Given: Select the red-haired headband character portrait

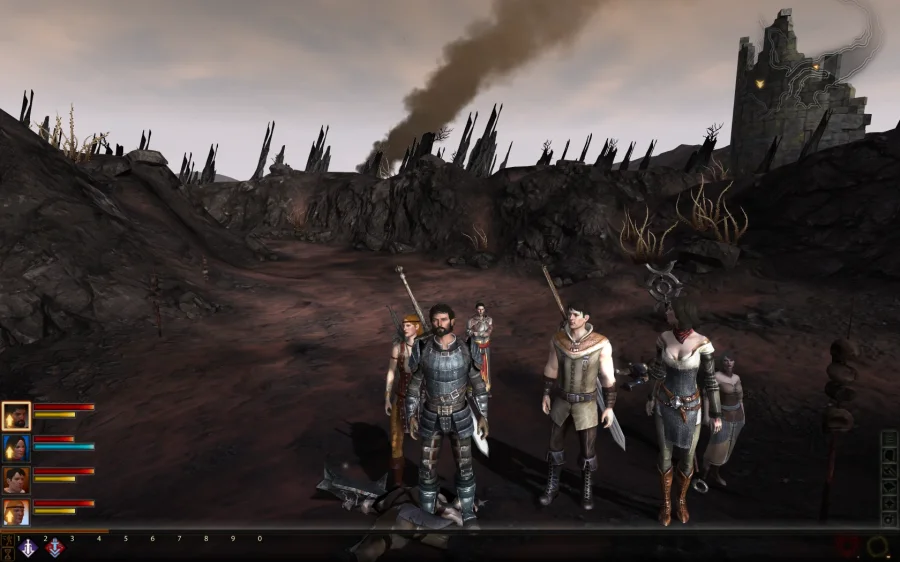Looking at the screenshot, I should coord(16,512).
